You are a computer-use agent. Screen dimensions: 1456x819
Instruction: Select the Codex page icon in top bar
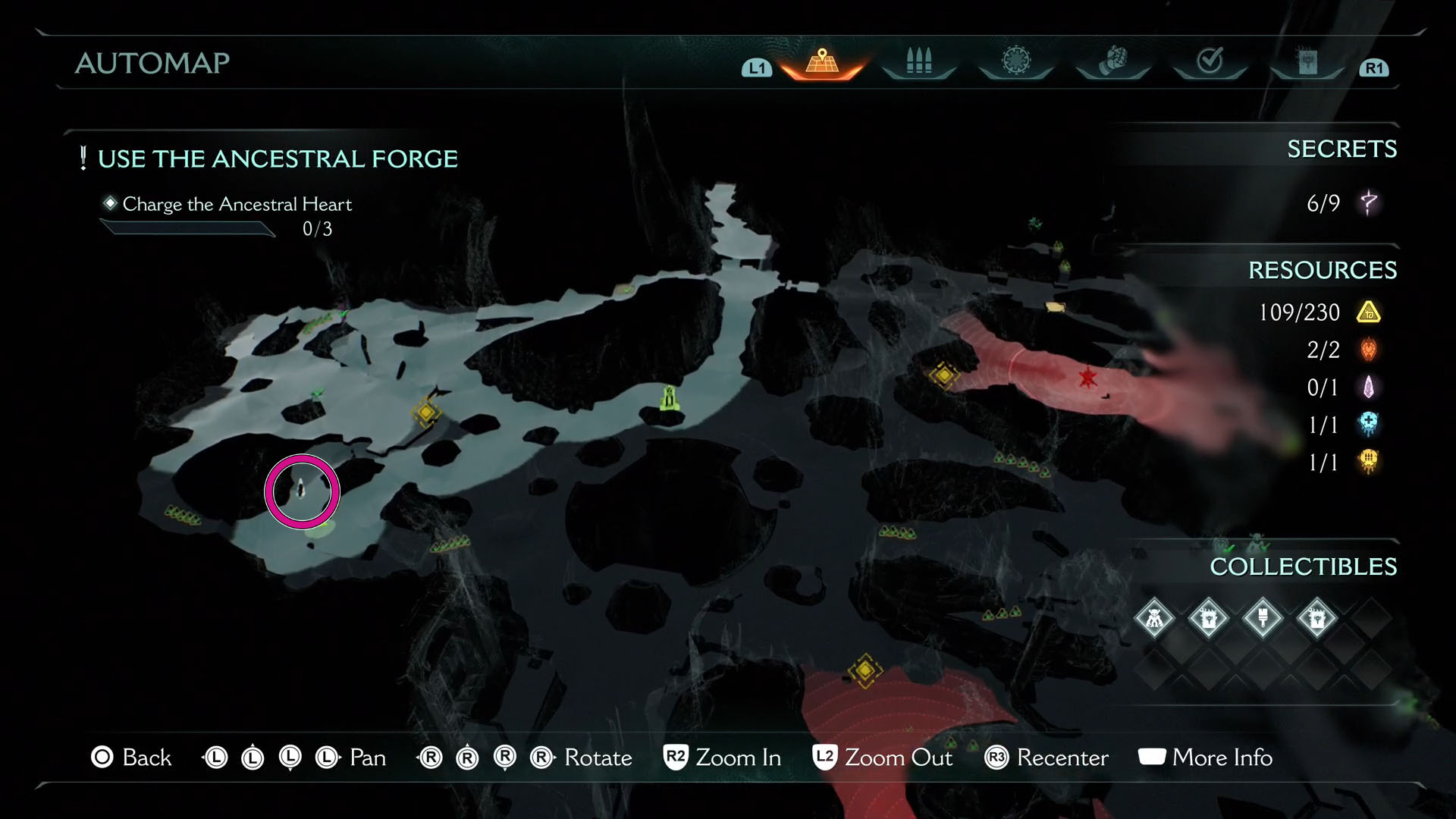pyautogui.click(x=1307, y=62)
